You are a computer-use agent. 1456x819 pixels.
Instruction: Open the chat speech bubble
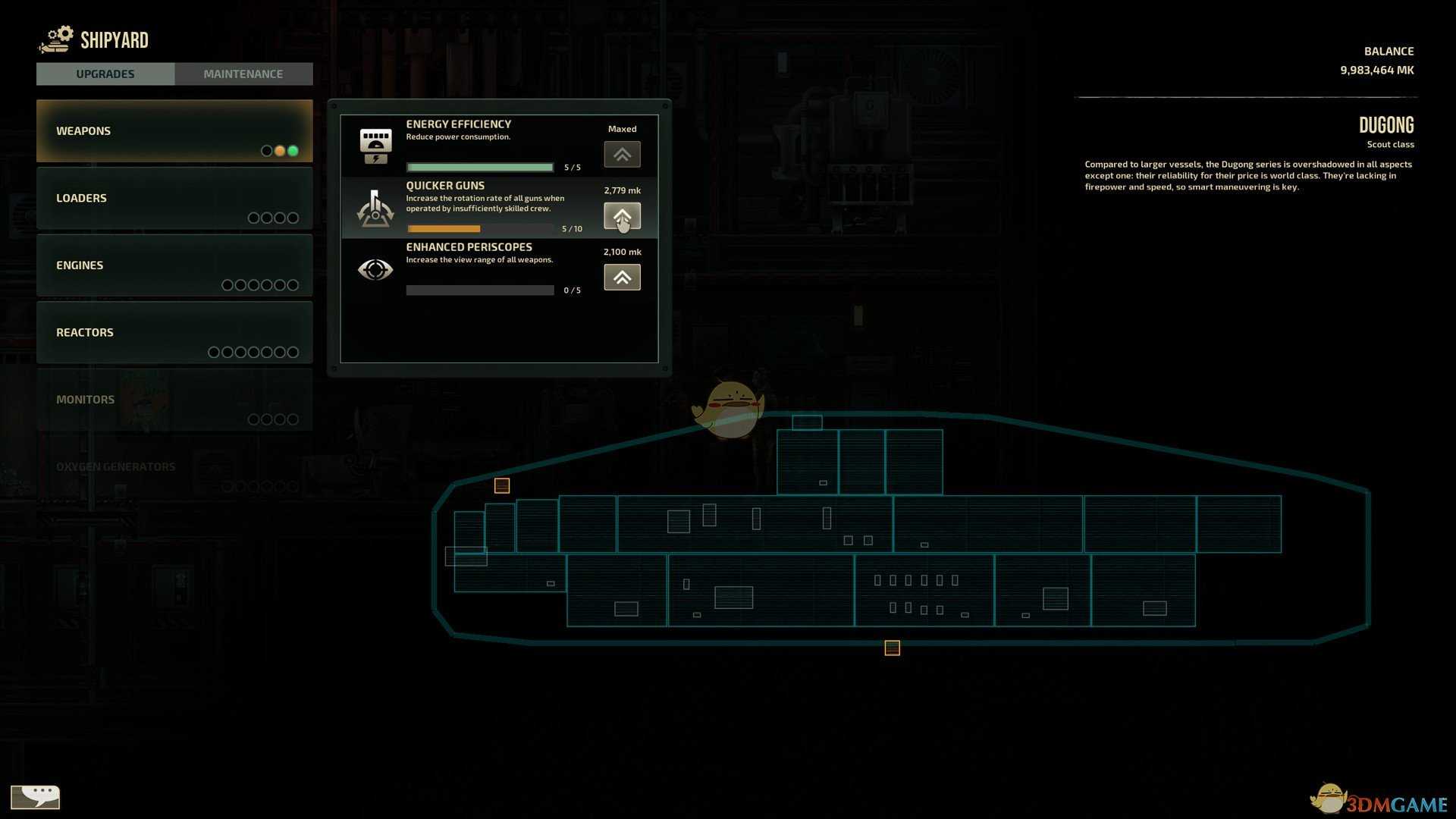pos(35,797)
